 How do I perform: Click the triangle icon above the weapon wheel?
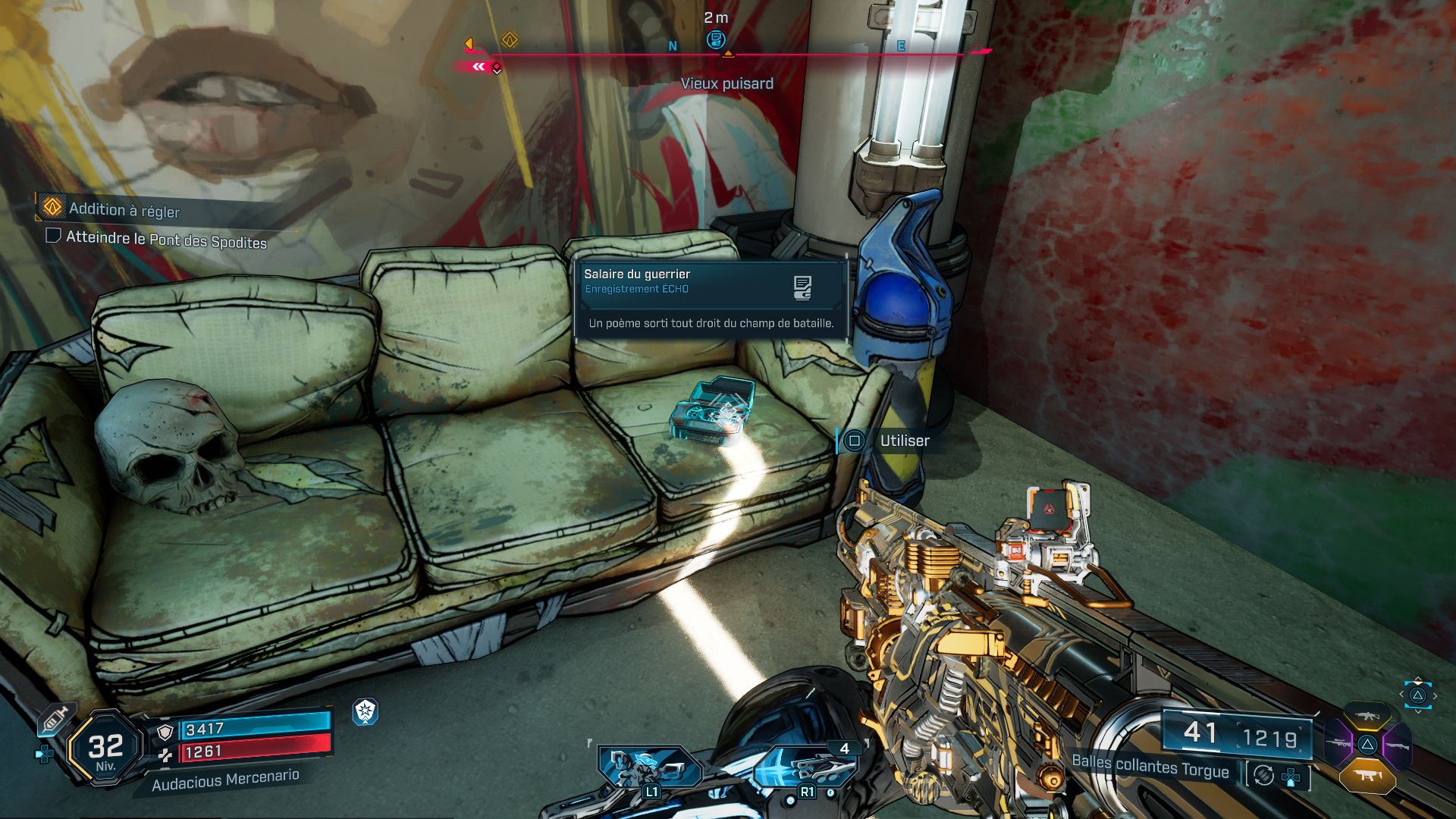click(x=1417, y=695)
